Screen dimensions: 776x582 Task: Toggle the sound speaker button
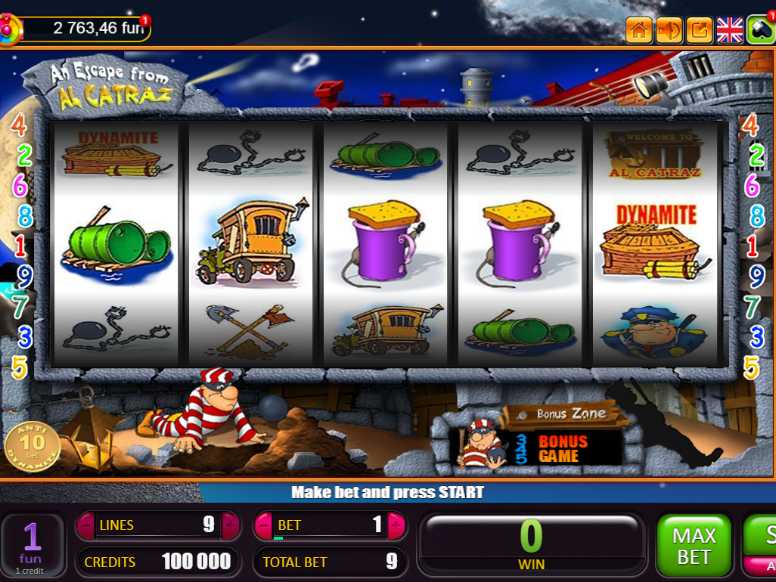pos(669,30)
